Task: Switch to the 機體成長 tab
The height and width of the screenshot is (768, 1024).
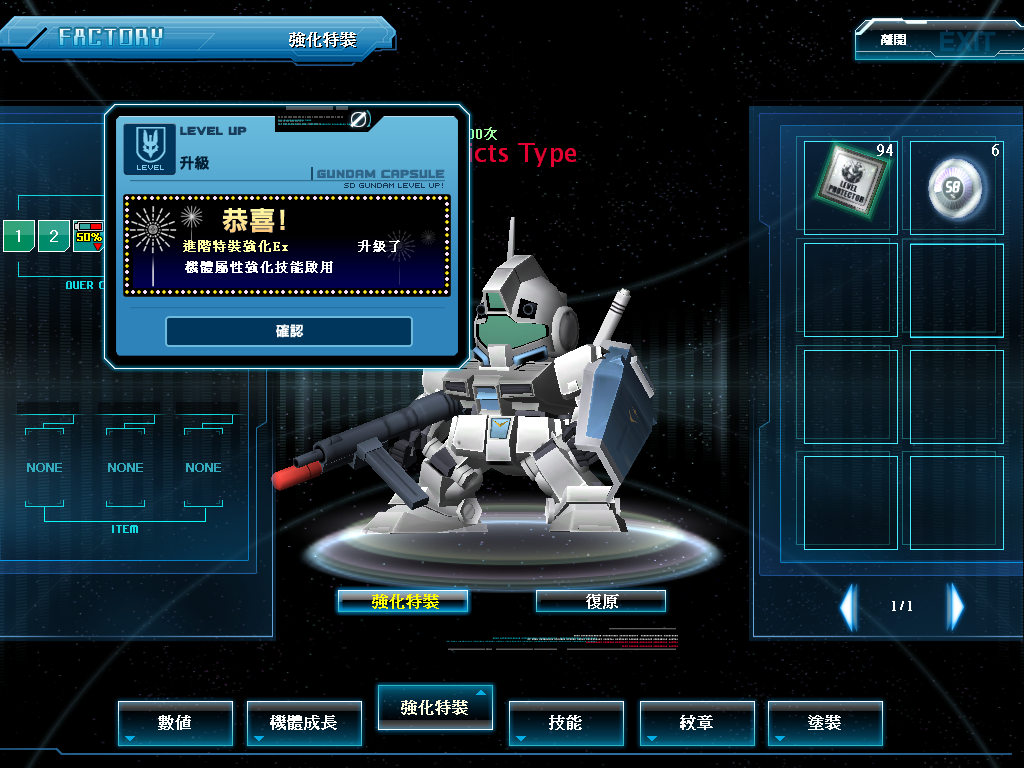Action: pos(304,722)
